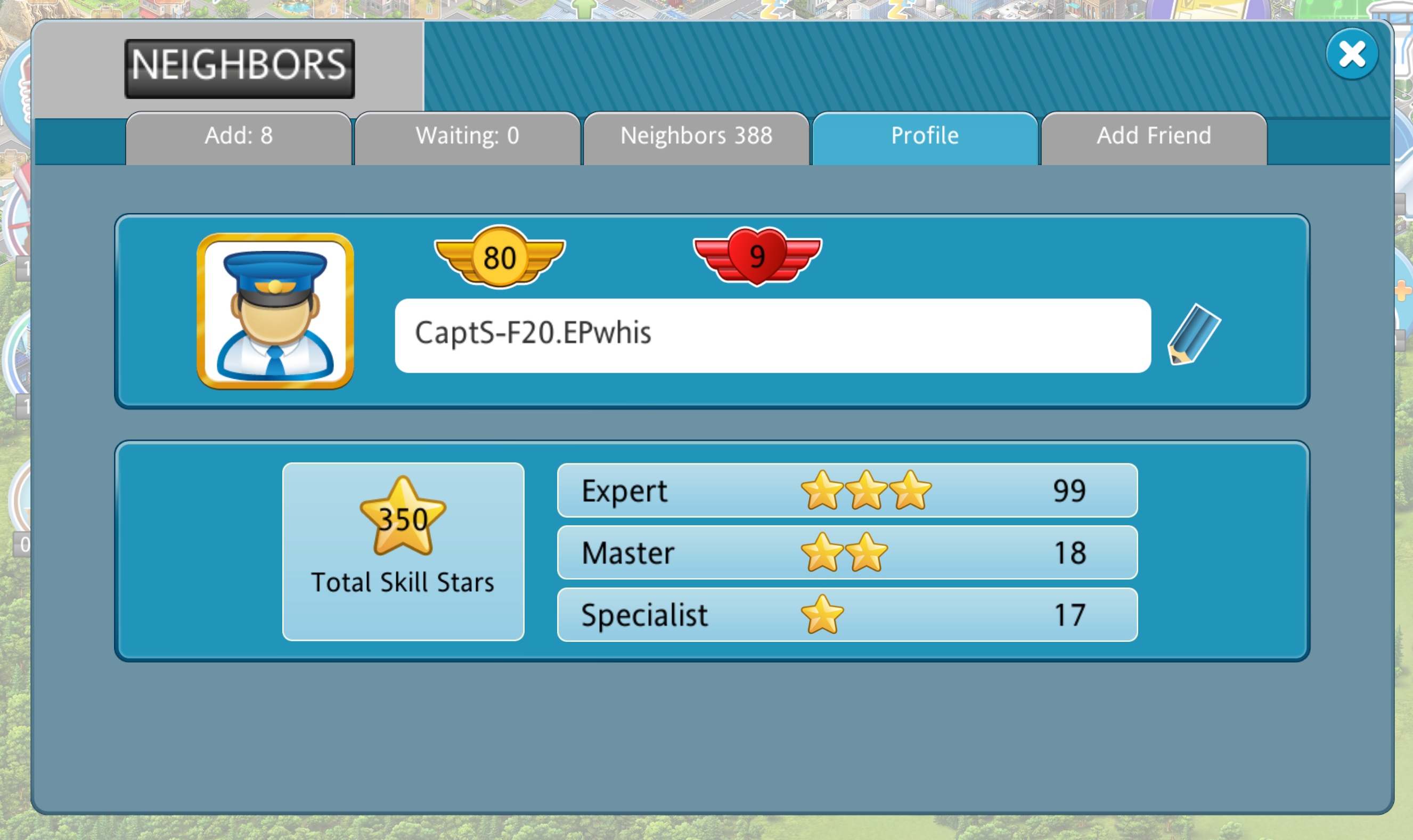Screen dimensions: 1413x840
Task: Click the pencil icon to edit name
Action: tap(1193, 334)
